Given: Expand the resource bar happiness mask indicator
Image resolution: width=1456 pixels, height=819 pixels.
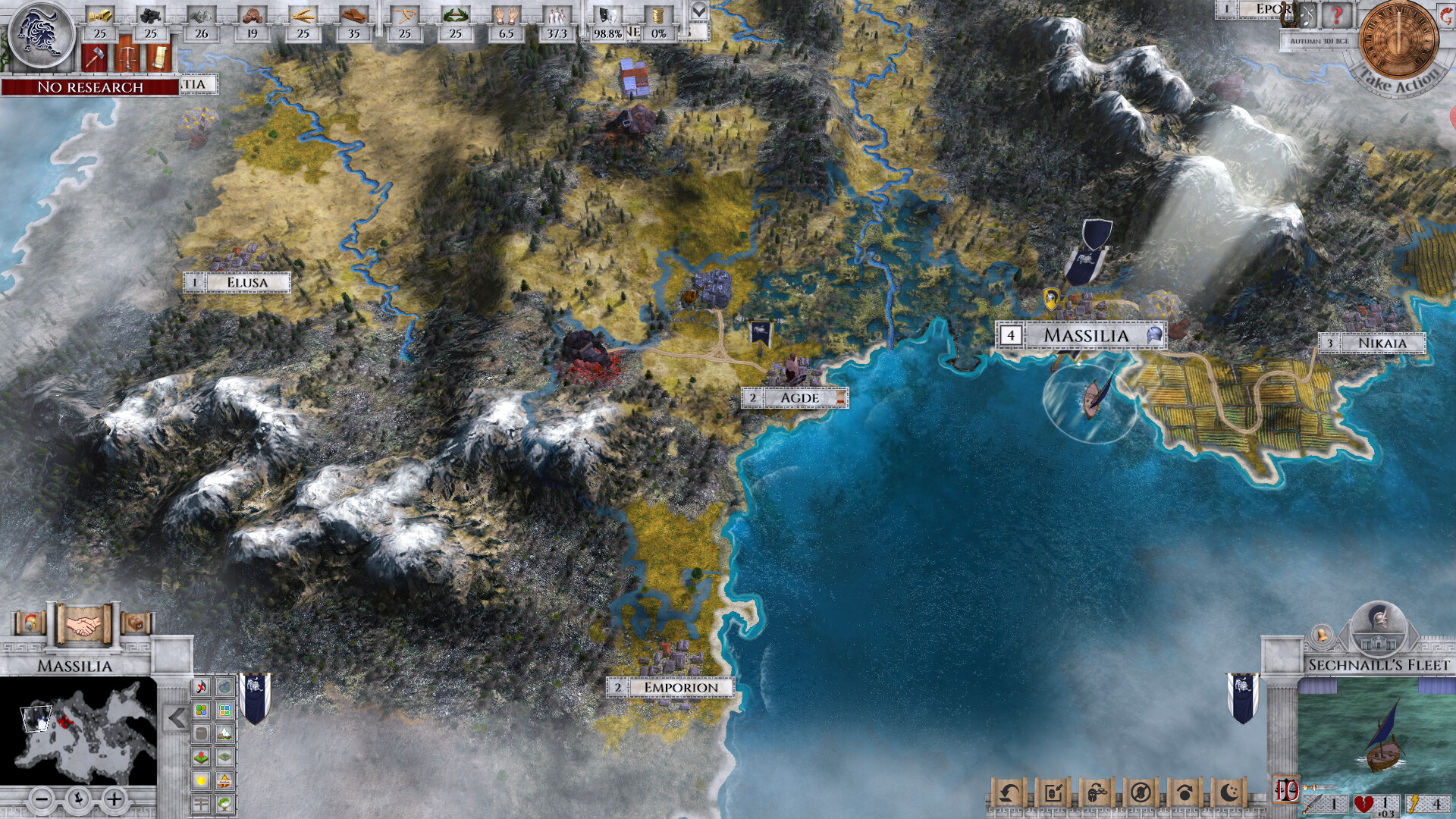Looking at the screenshot, I should click(x=607, y=17).
